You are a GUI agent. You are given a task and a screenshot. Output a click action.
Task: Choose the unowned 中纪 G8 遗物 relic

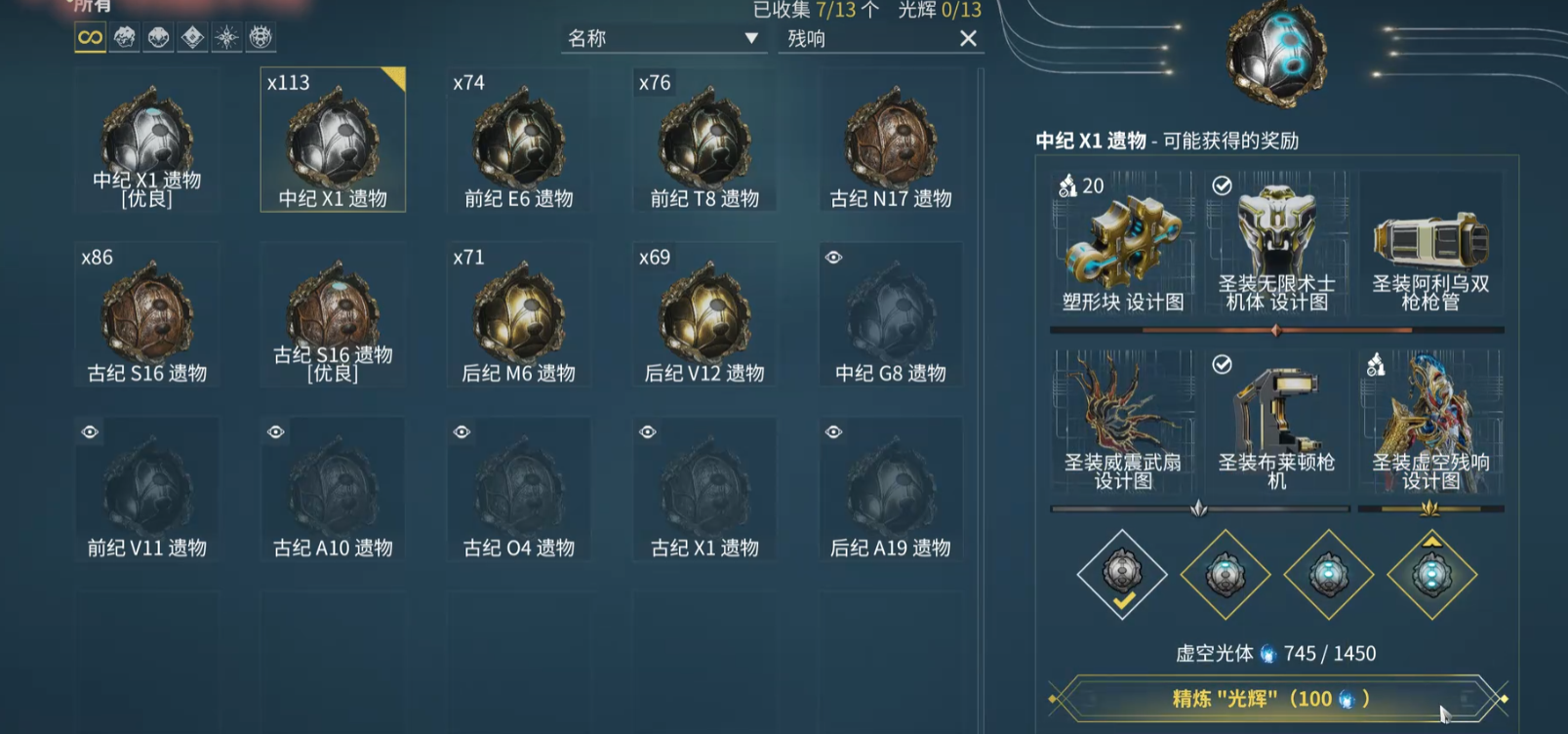(x=891, y=315)
